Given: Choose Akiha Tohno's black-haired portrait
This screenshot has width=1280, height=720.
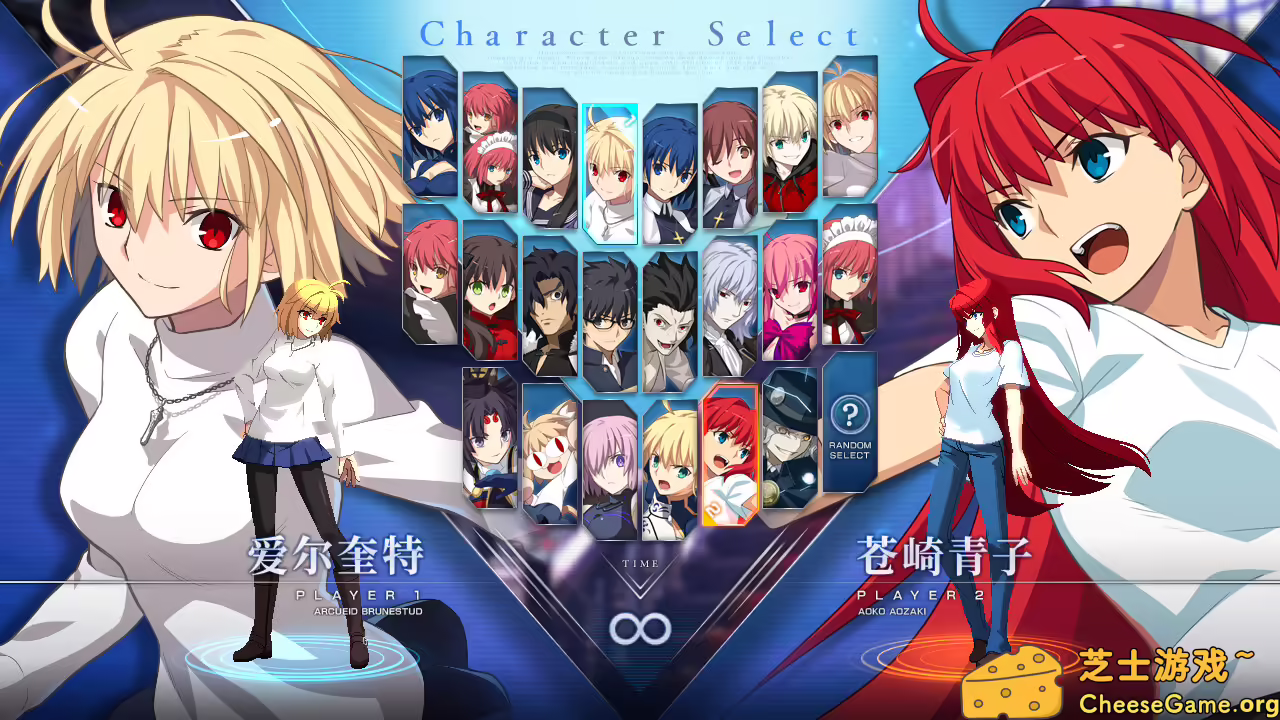Looking at the screenshot, I should tap(548, 155).
